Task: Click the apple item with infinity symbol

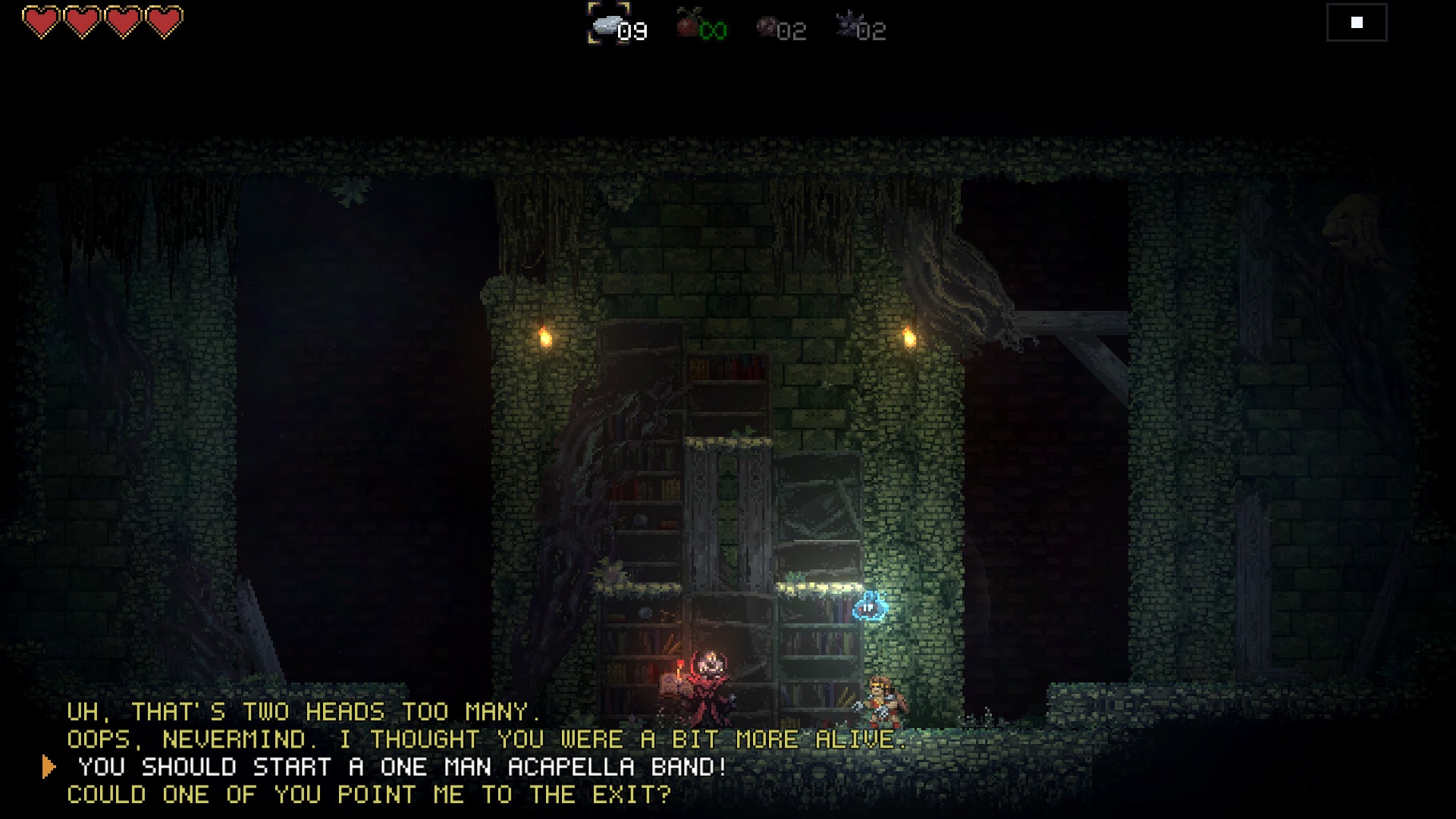Action: click(x=686, y=27)
